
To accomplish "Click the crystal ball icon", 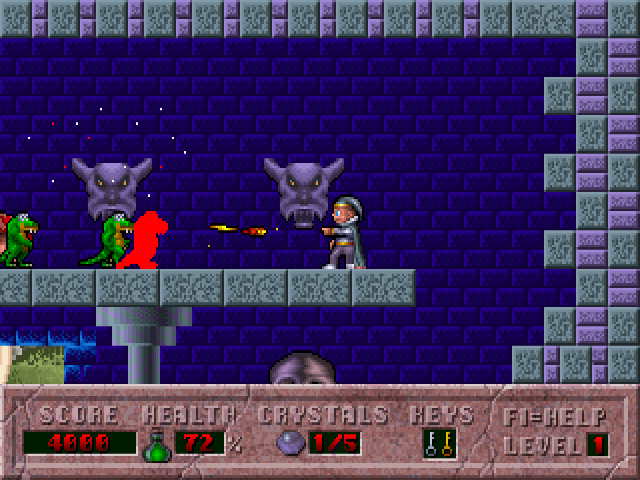I will (x=289, y=444).
